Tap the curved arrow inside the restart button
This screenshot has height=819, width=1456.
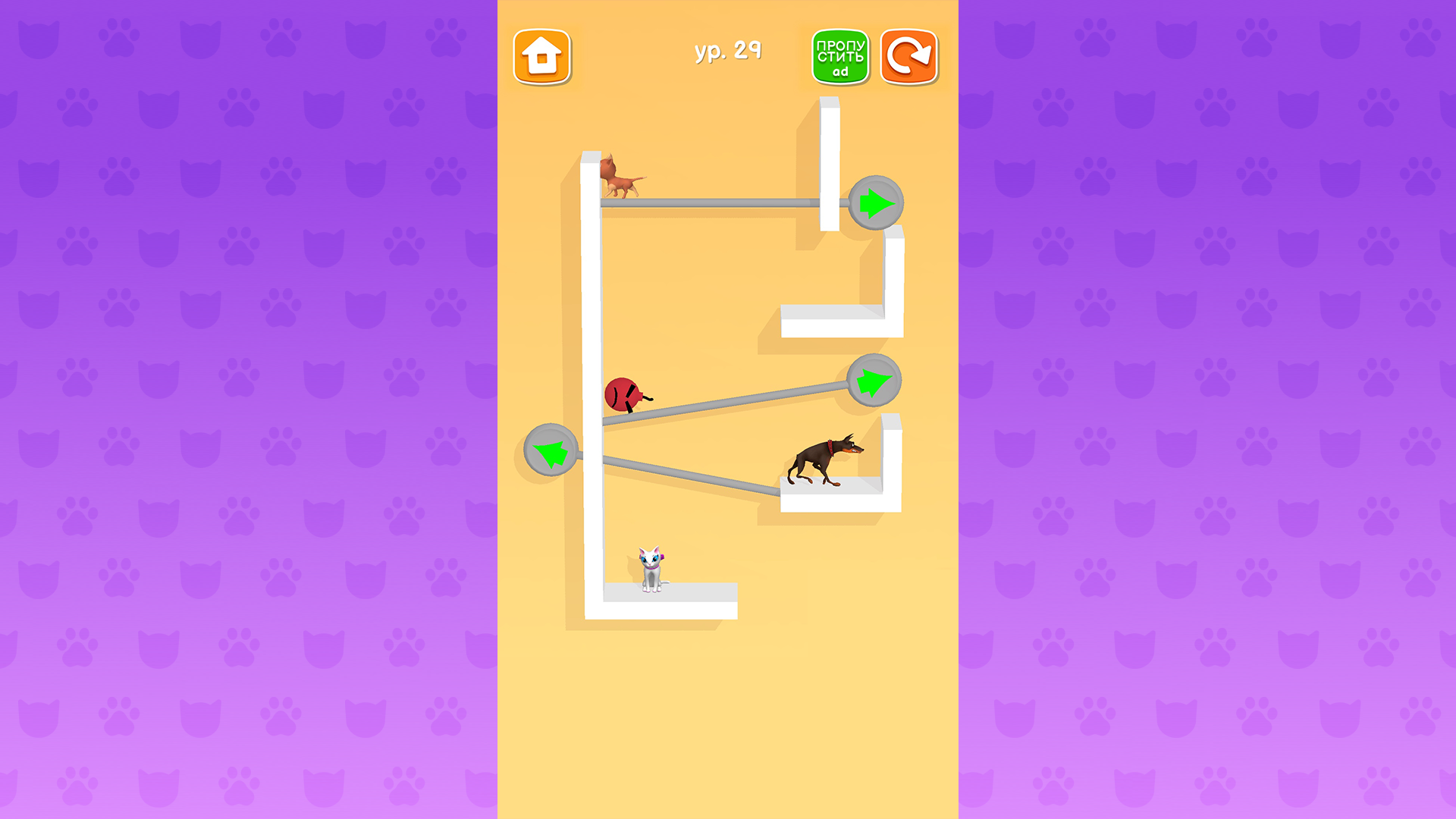click(908, 56)
